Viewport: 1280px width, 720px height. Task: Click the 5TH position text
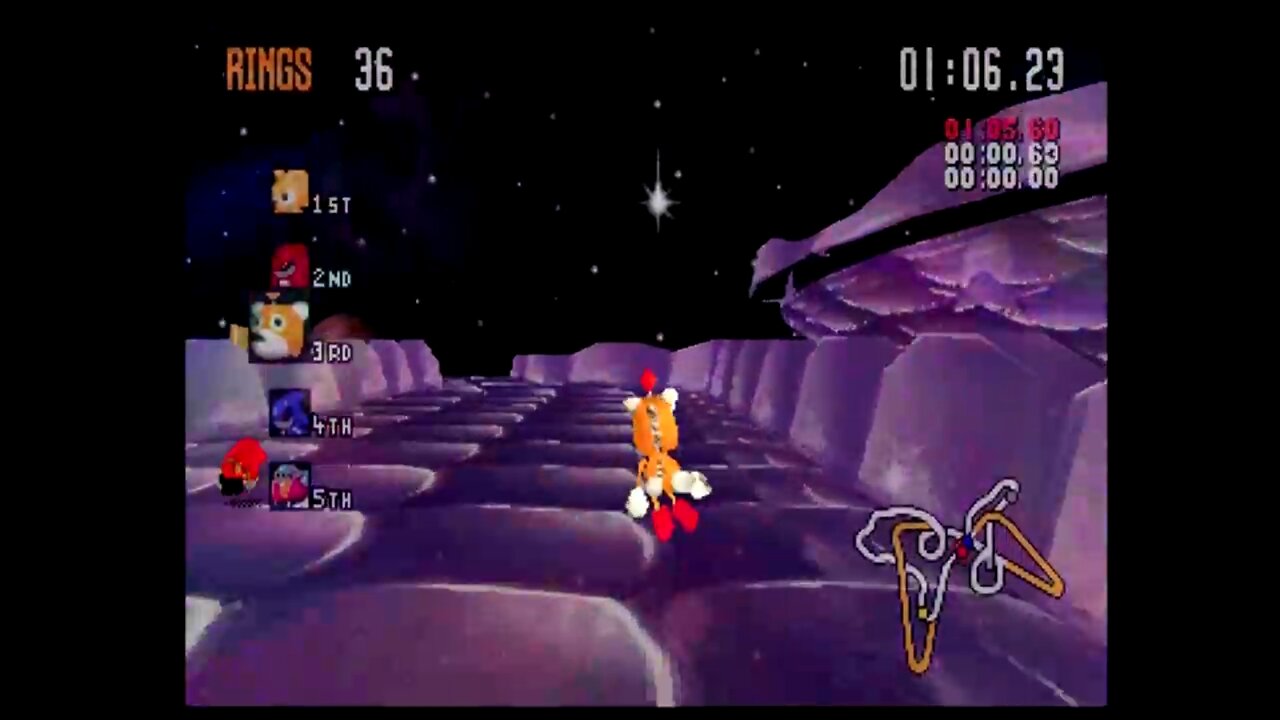tap(333, 500)
